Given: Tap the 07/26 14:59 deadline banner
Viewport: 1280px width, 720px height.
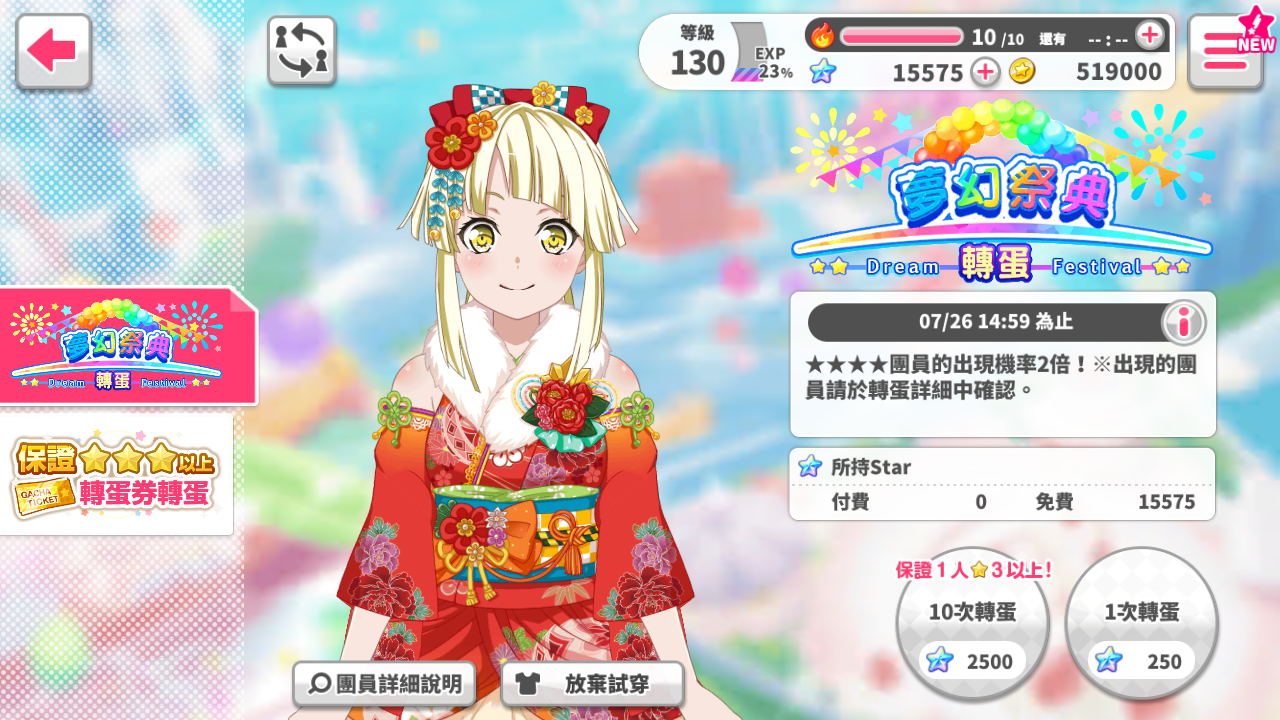Looking at the screenshot, I should [x=1000, y=322].
